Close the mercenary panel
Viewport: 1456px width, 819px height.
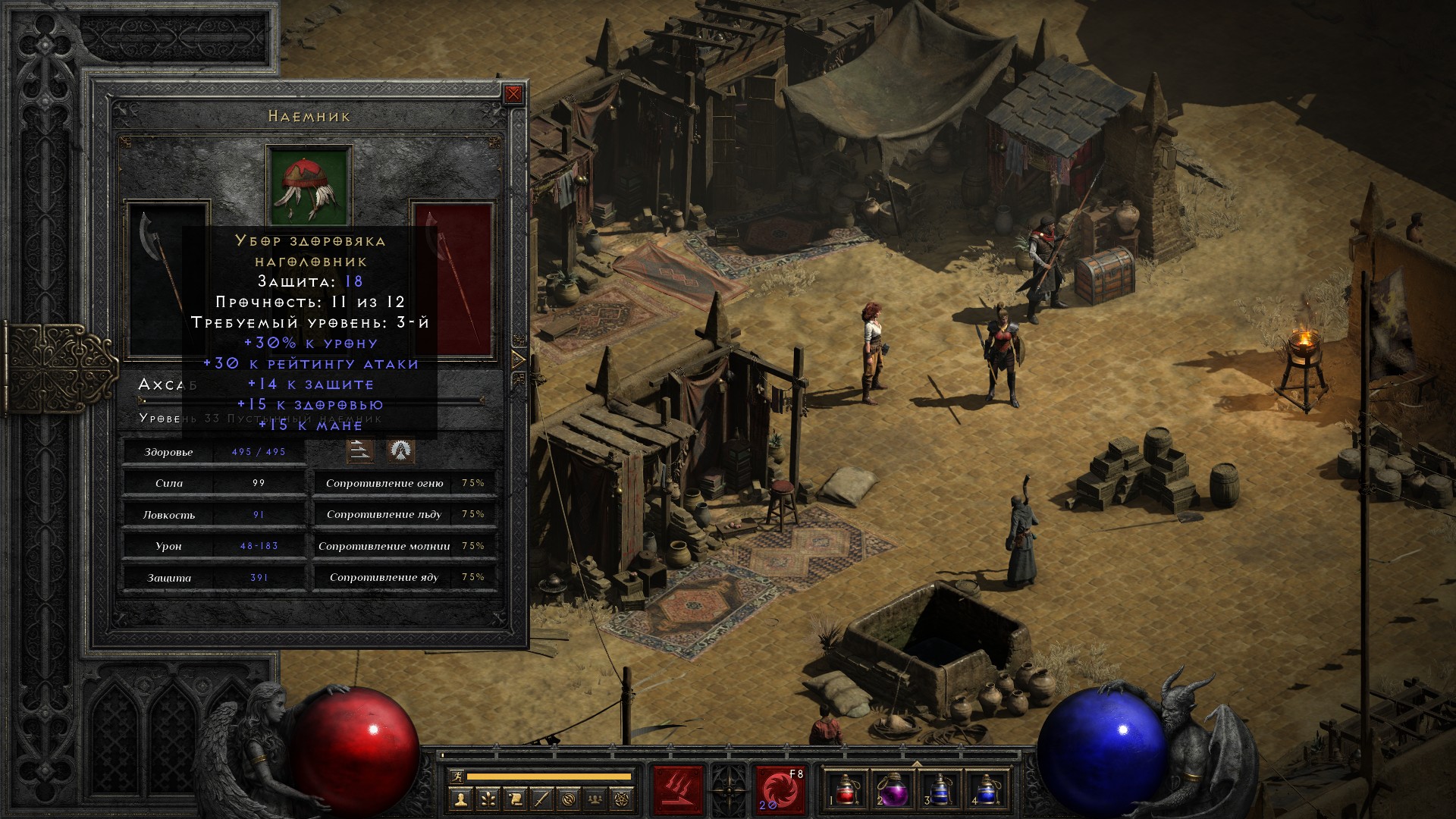click(513, 94)
